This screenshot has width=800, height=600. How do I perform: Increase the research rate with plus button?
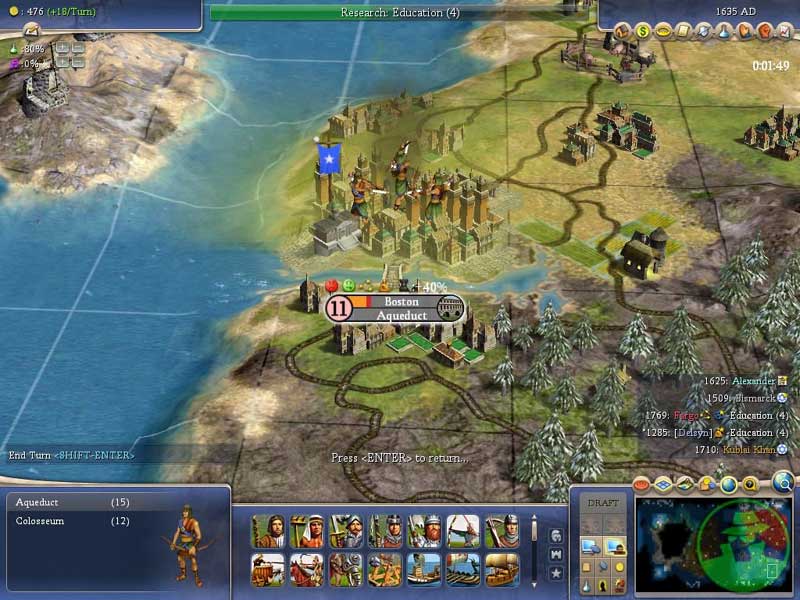(62, 48)
